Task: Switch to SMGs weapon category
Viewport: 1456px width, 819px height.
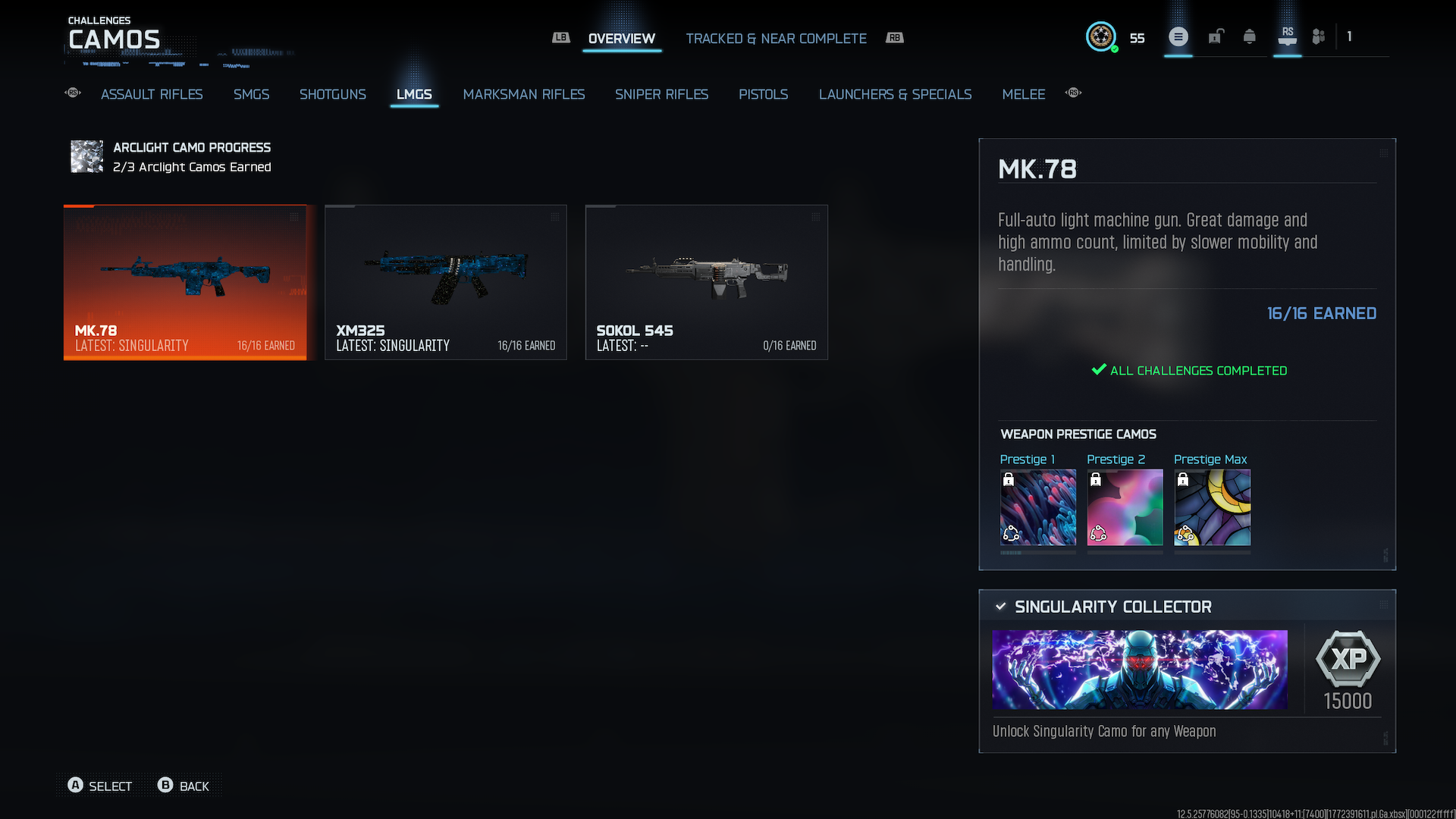Action: [251, 94]
